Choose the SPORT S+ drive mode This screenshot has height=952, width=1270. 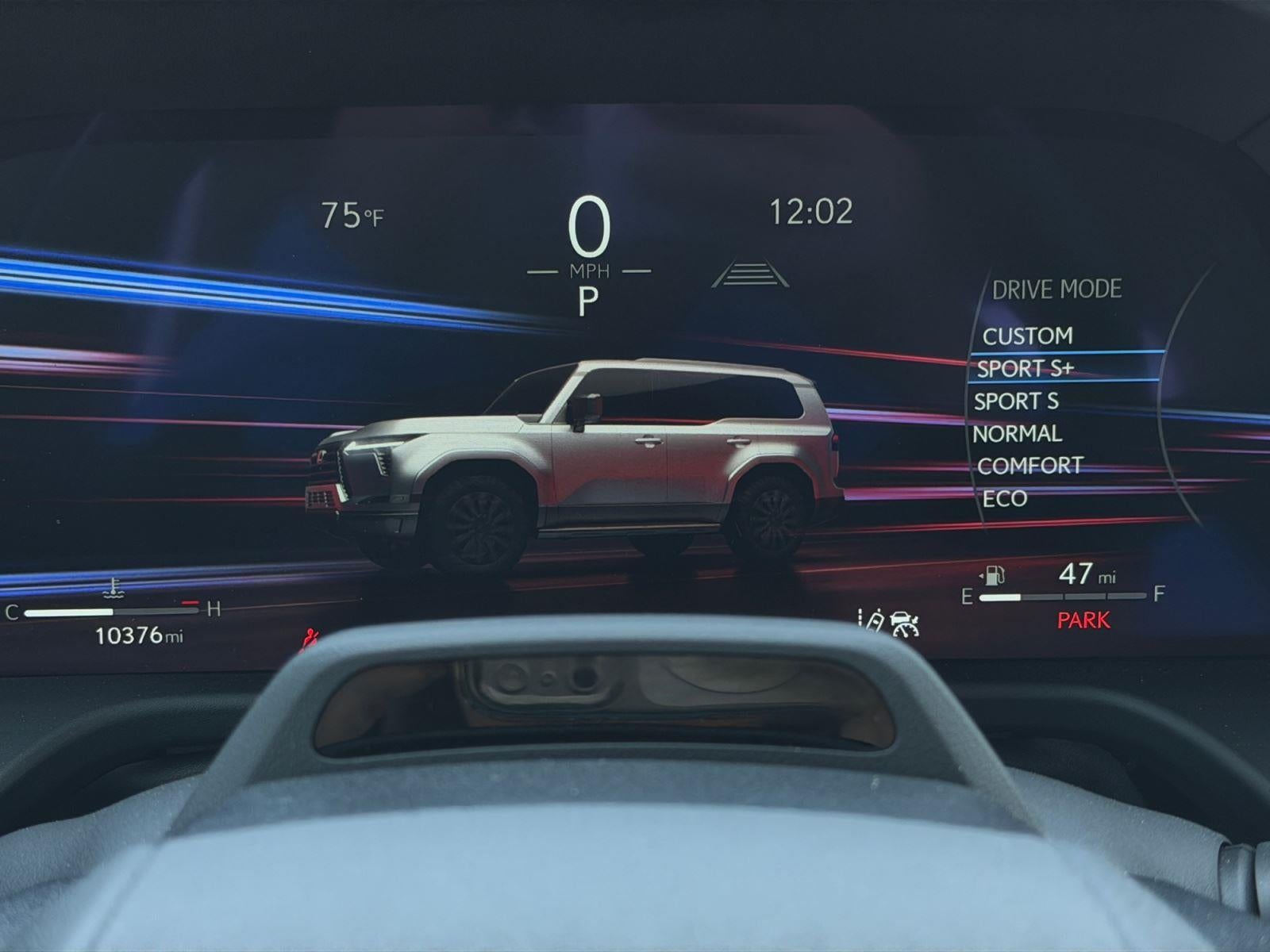pos(1025,368)
